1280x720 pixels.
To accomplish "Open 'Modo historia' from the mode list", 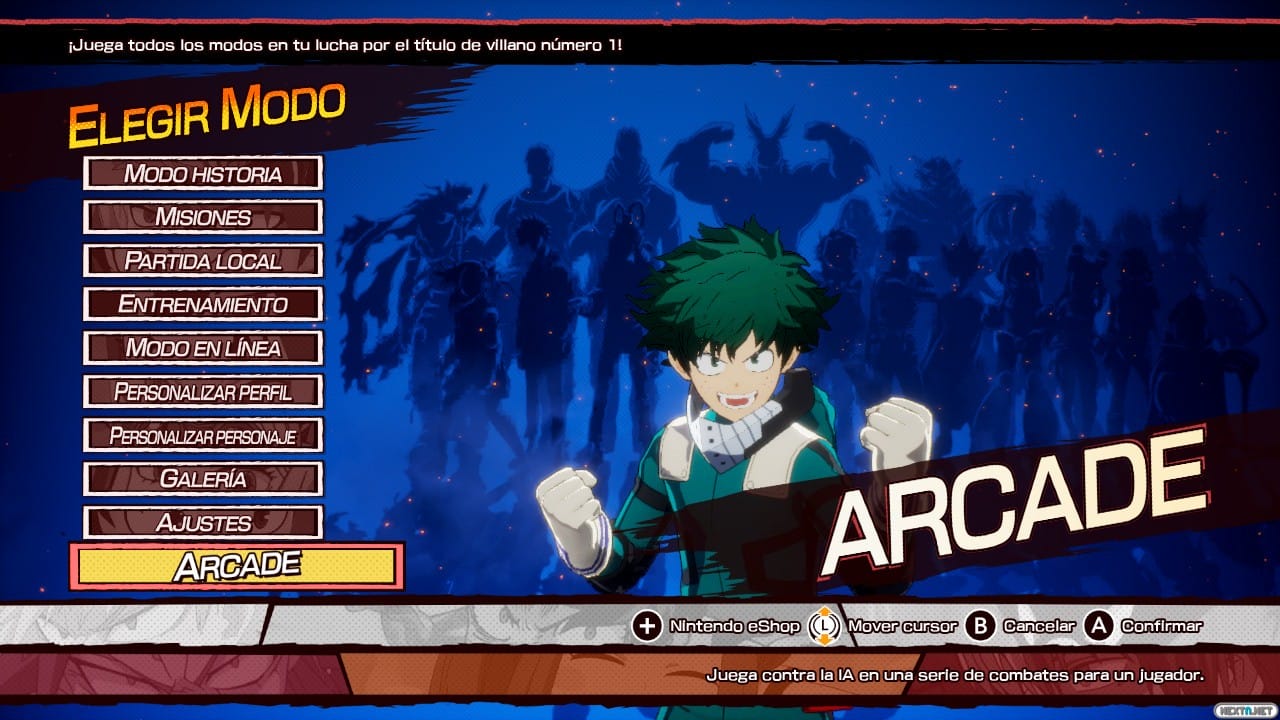I will point(203,173).
